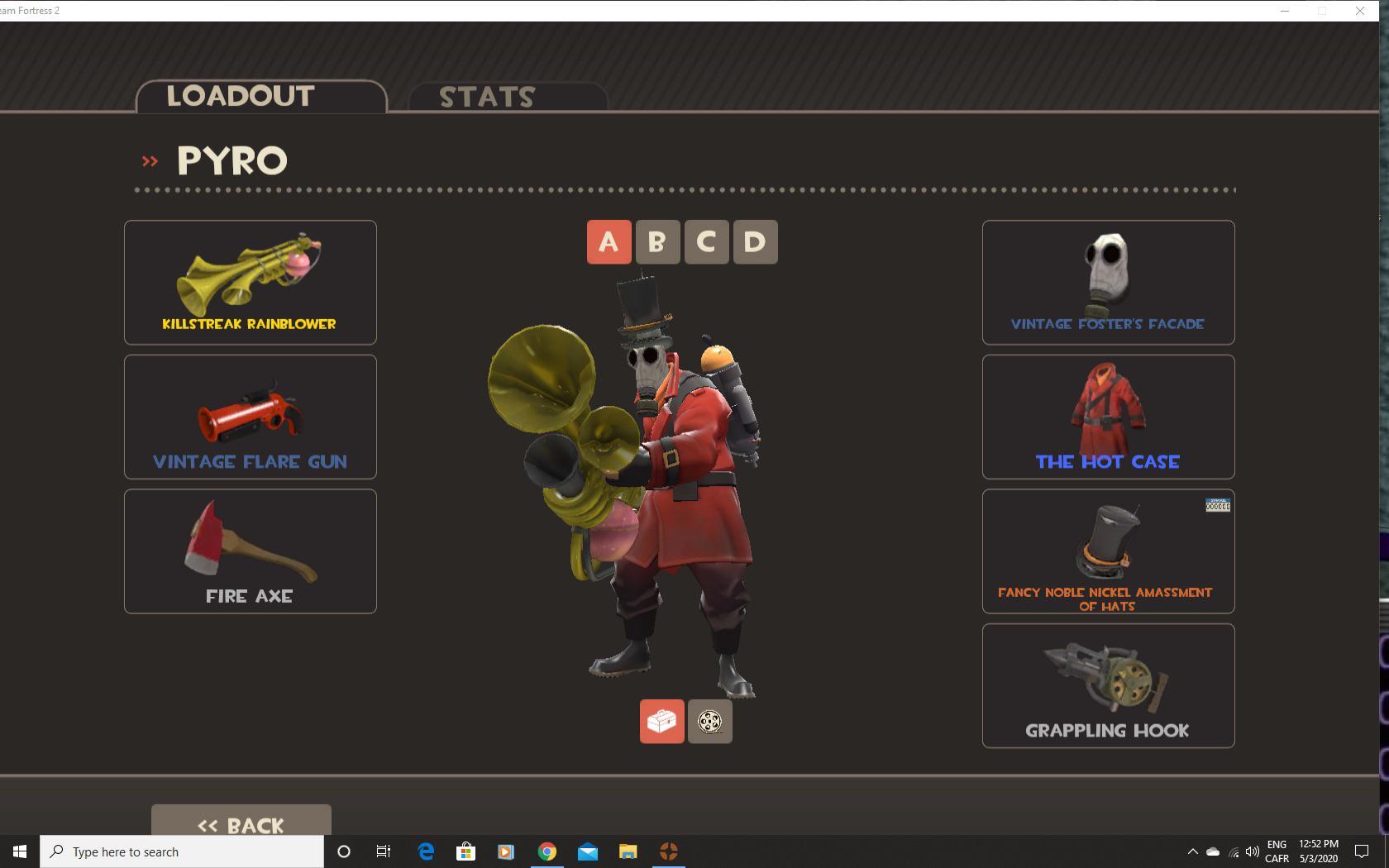Switch to loadout preset C

(706, 241)
